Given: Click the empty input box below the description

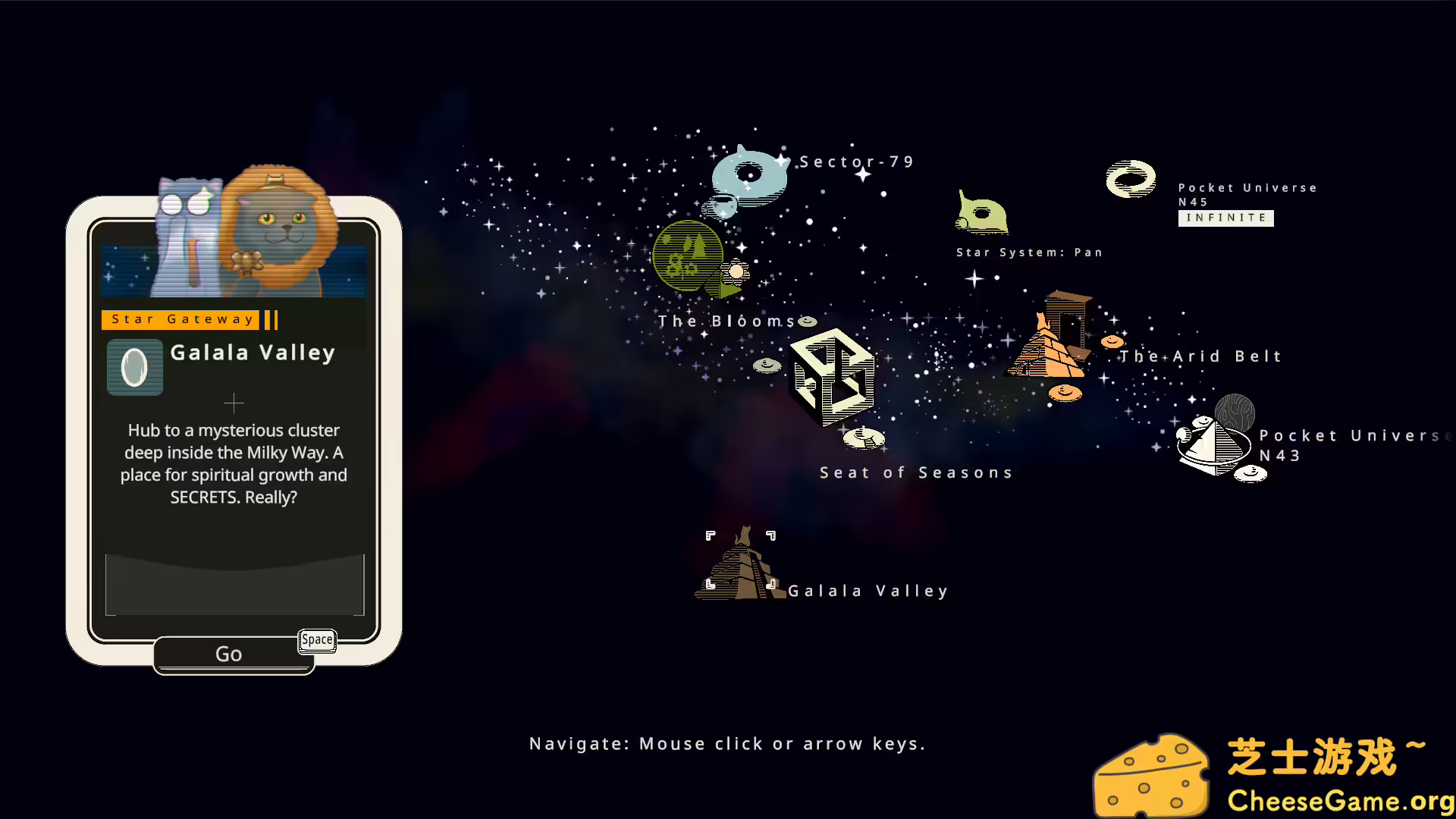Looking at the screenshot, I should [x=234, y=584].
